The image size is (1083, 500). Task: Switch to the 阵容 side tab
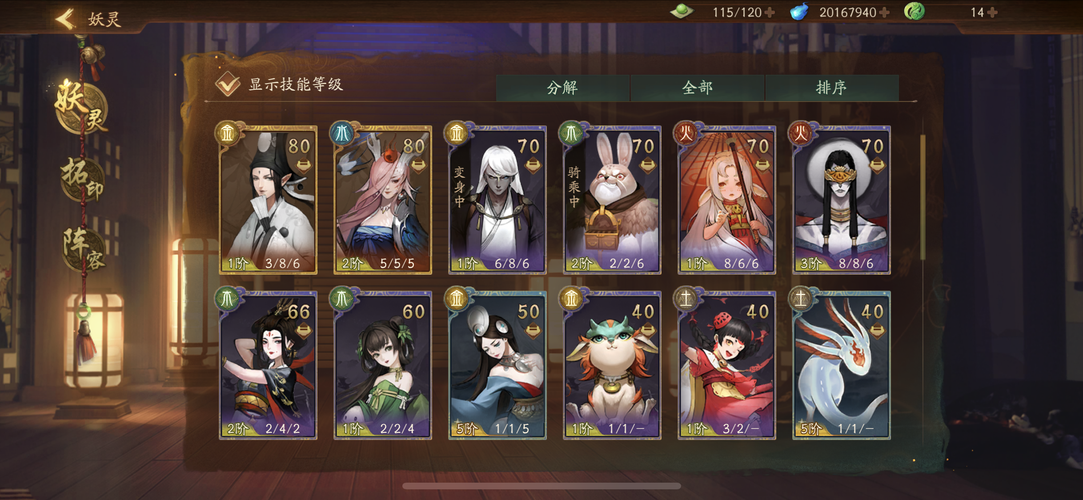[x=82, y=248]
